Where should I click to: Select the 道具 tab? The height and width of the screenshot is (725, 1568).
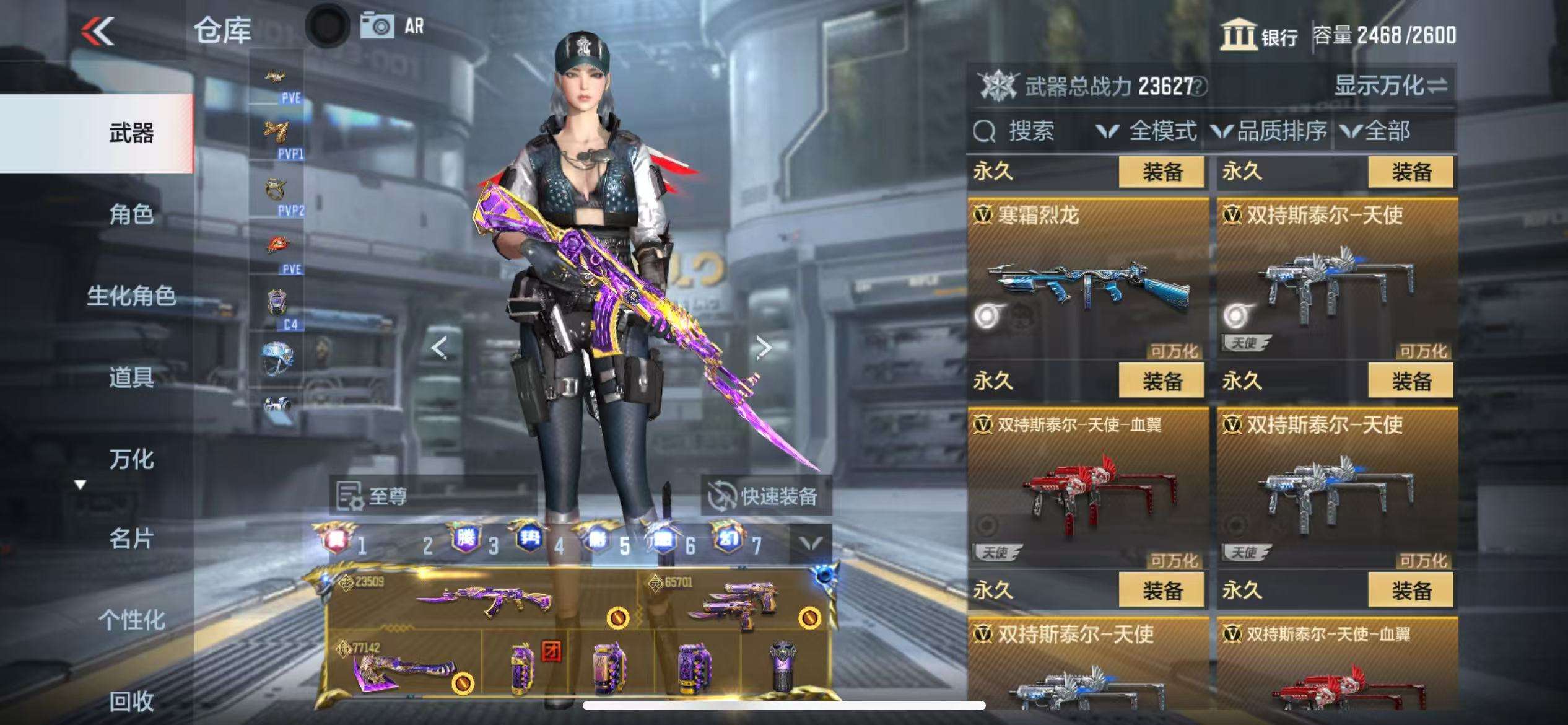131,377
